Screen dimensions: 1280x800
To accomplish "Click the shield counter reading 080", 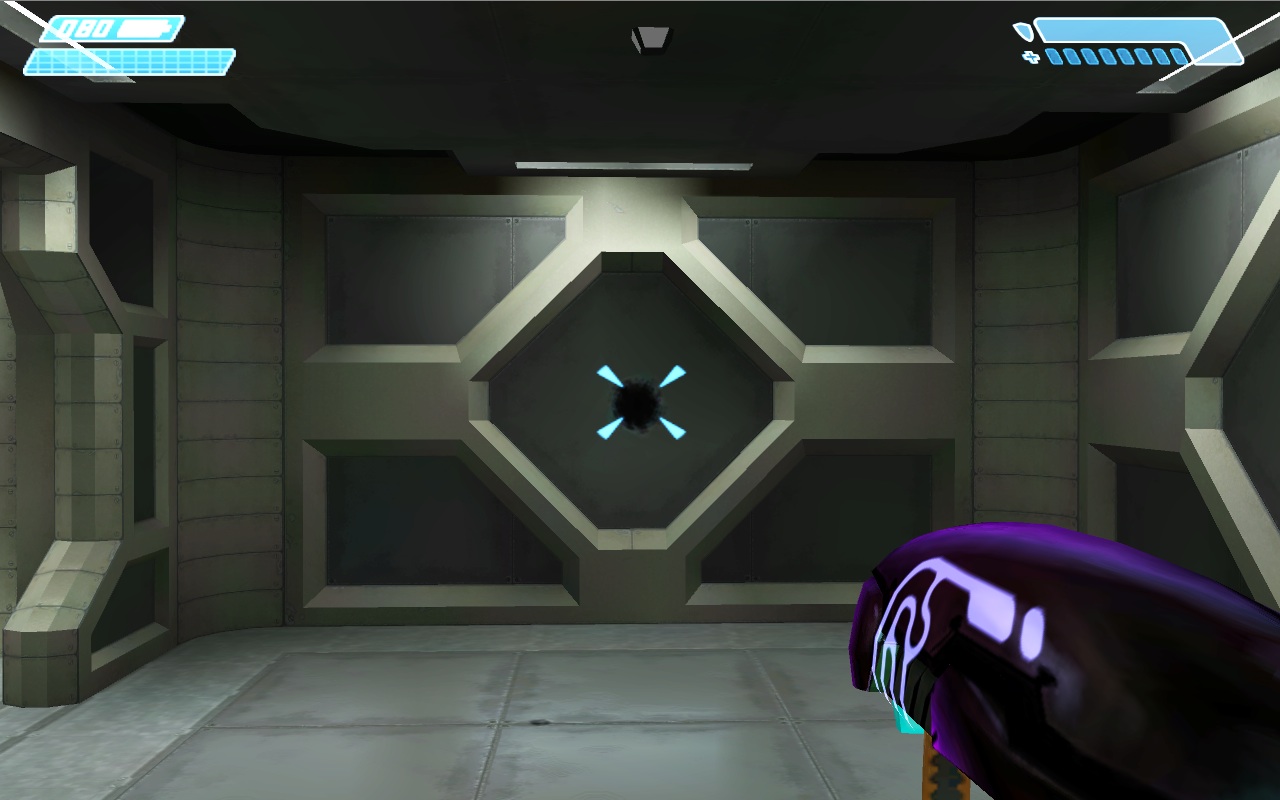I will point(85,28).
